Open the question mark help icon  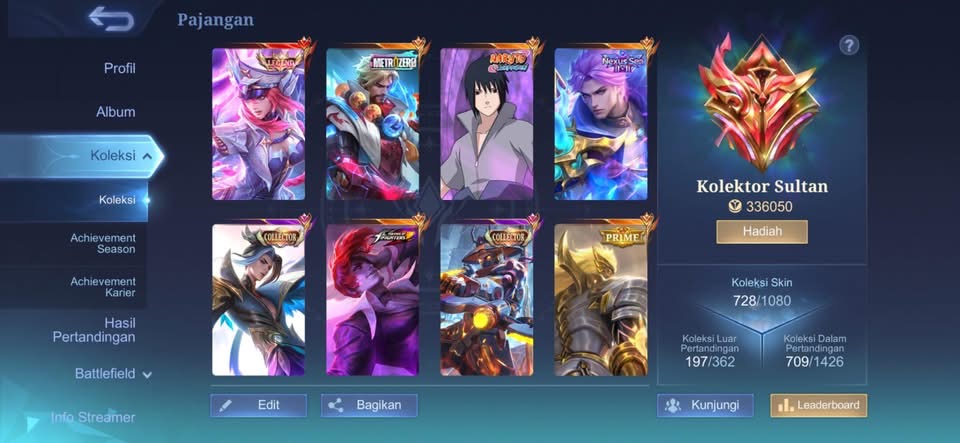pos(850,45)
